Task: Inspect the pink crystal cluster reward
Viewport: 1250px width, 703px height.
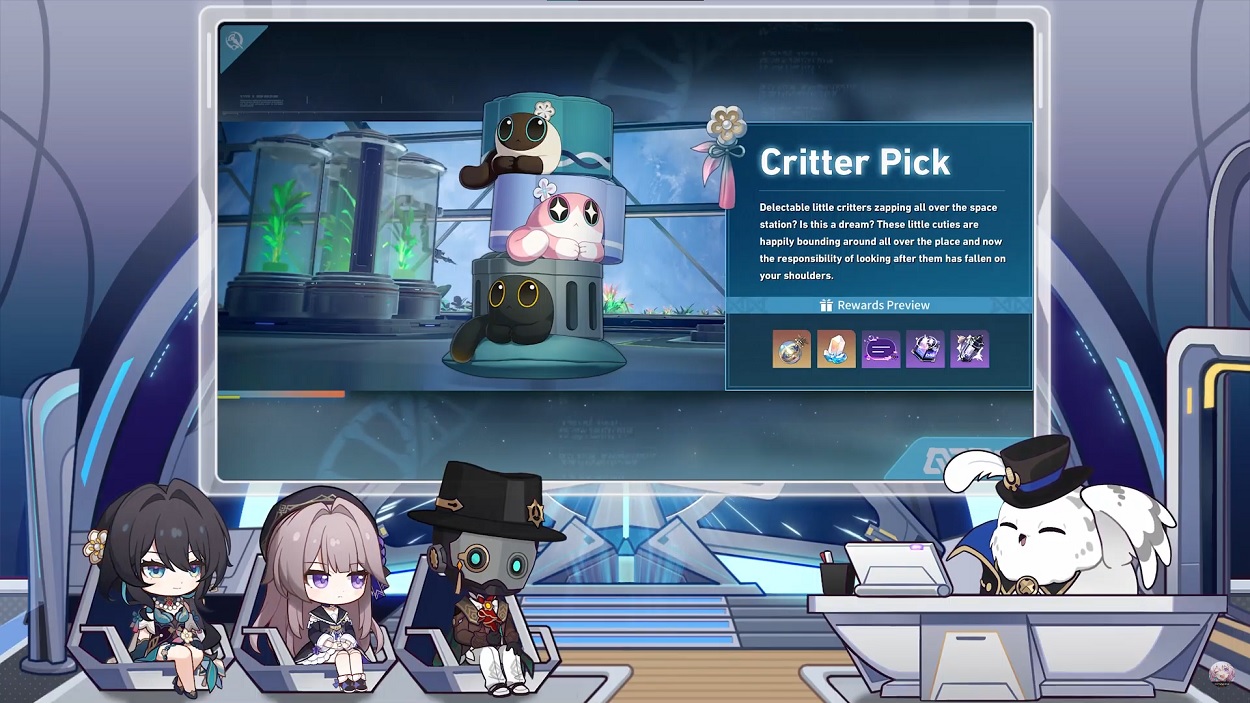Action: click(x=836, y=349)
